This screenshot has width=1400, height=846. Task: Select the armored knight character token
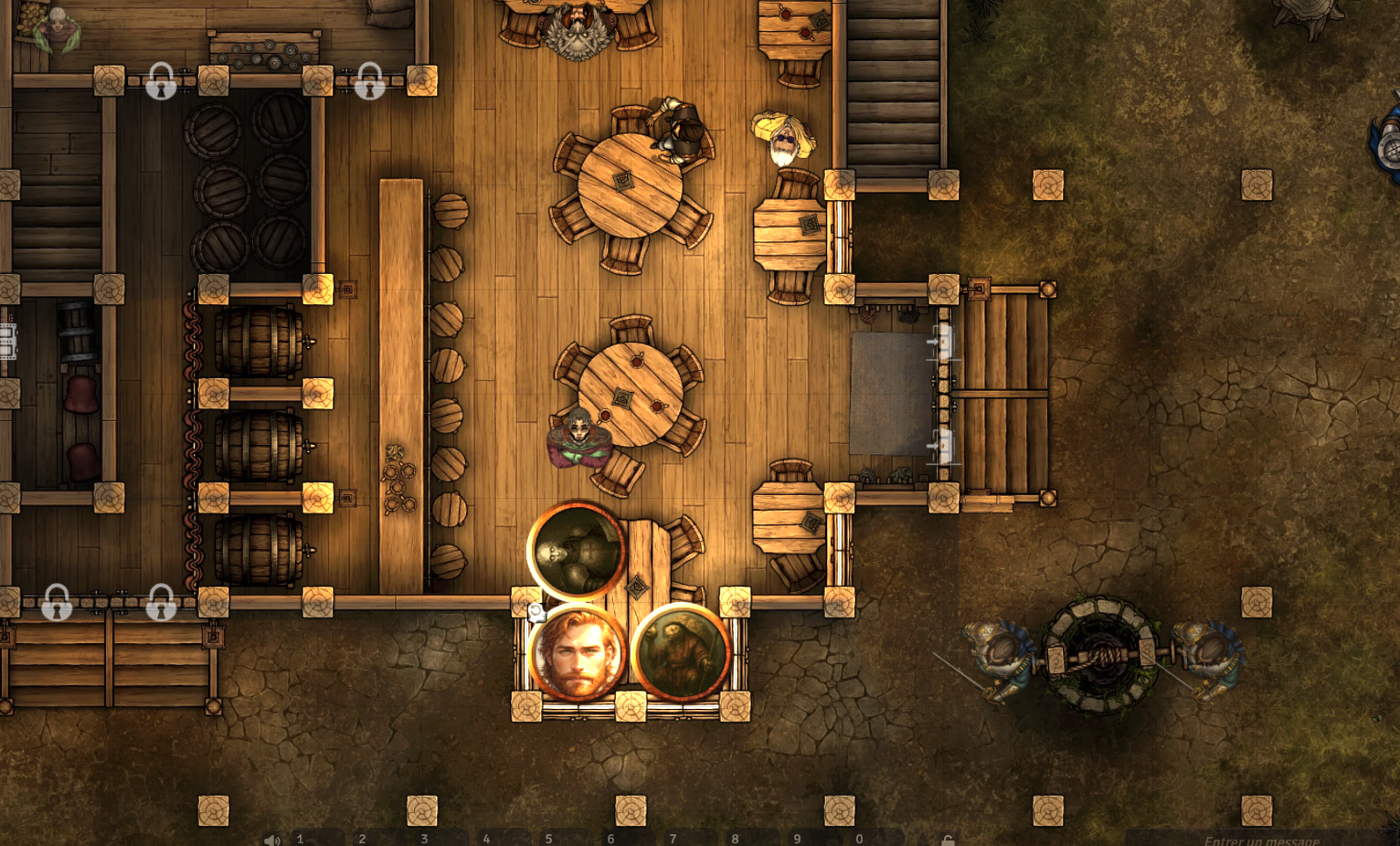[577, 551]
